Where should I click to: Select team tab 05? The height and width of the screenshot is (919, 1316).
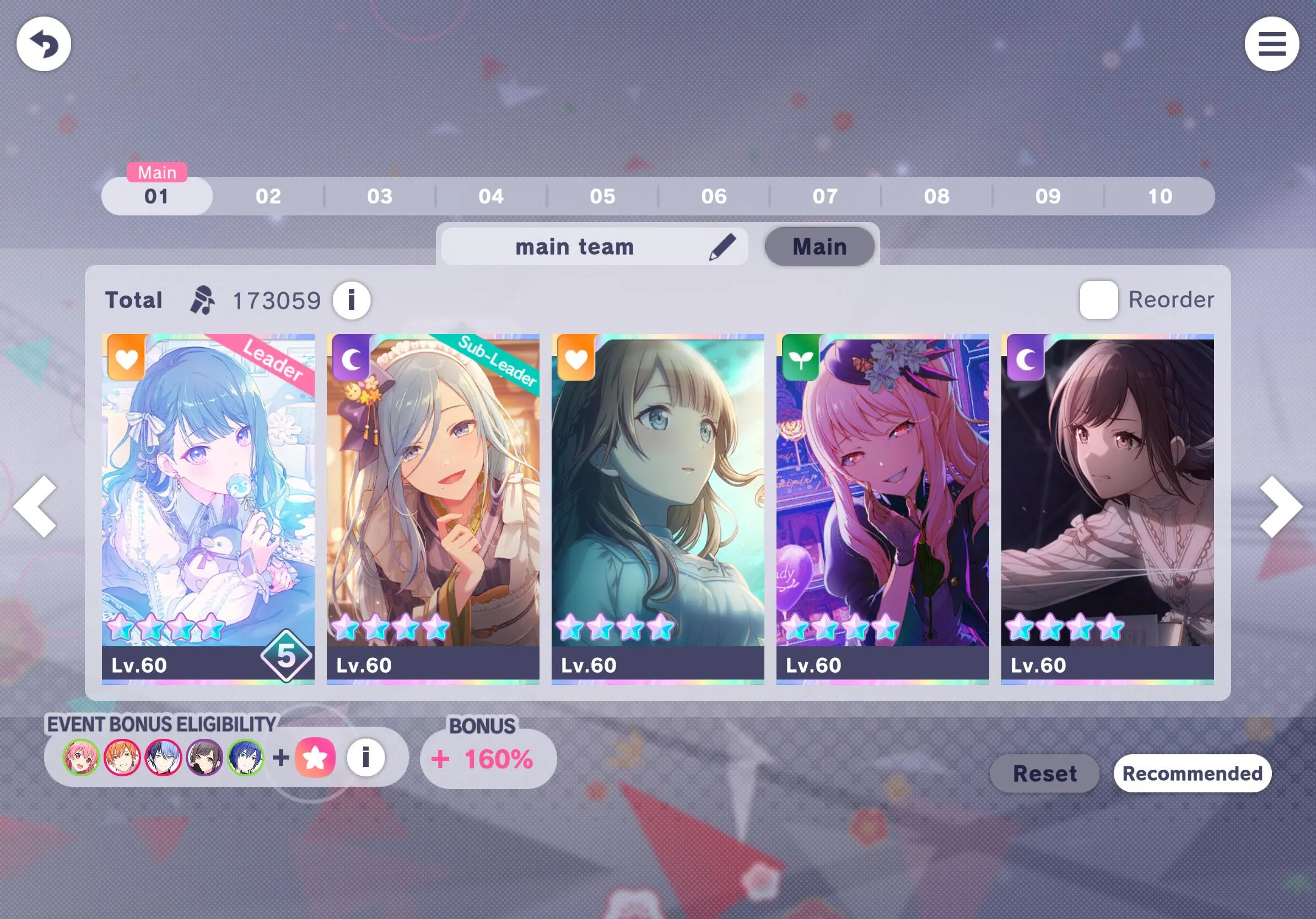(x=602, y=197)
